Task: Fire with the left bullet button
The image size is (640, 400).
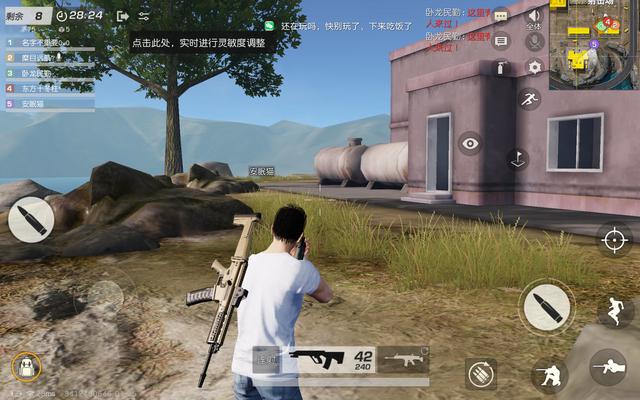Action: [31, 219]
